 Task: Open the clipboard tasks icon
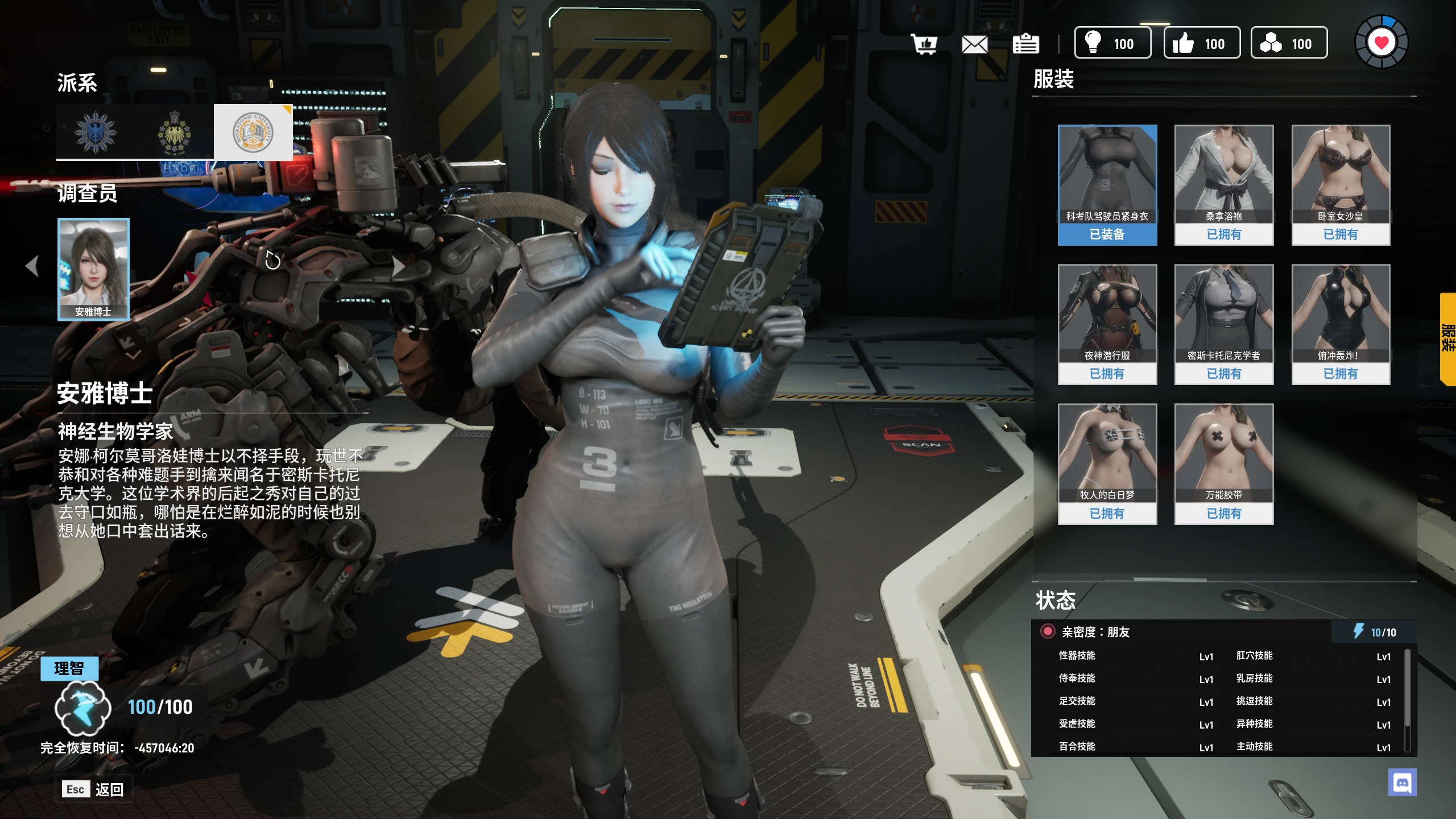[x=1025, y=44]
